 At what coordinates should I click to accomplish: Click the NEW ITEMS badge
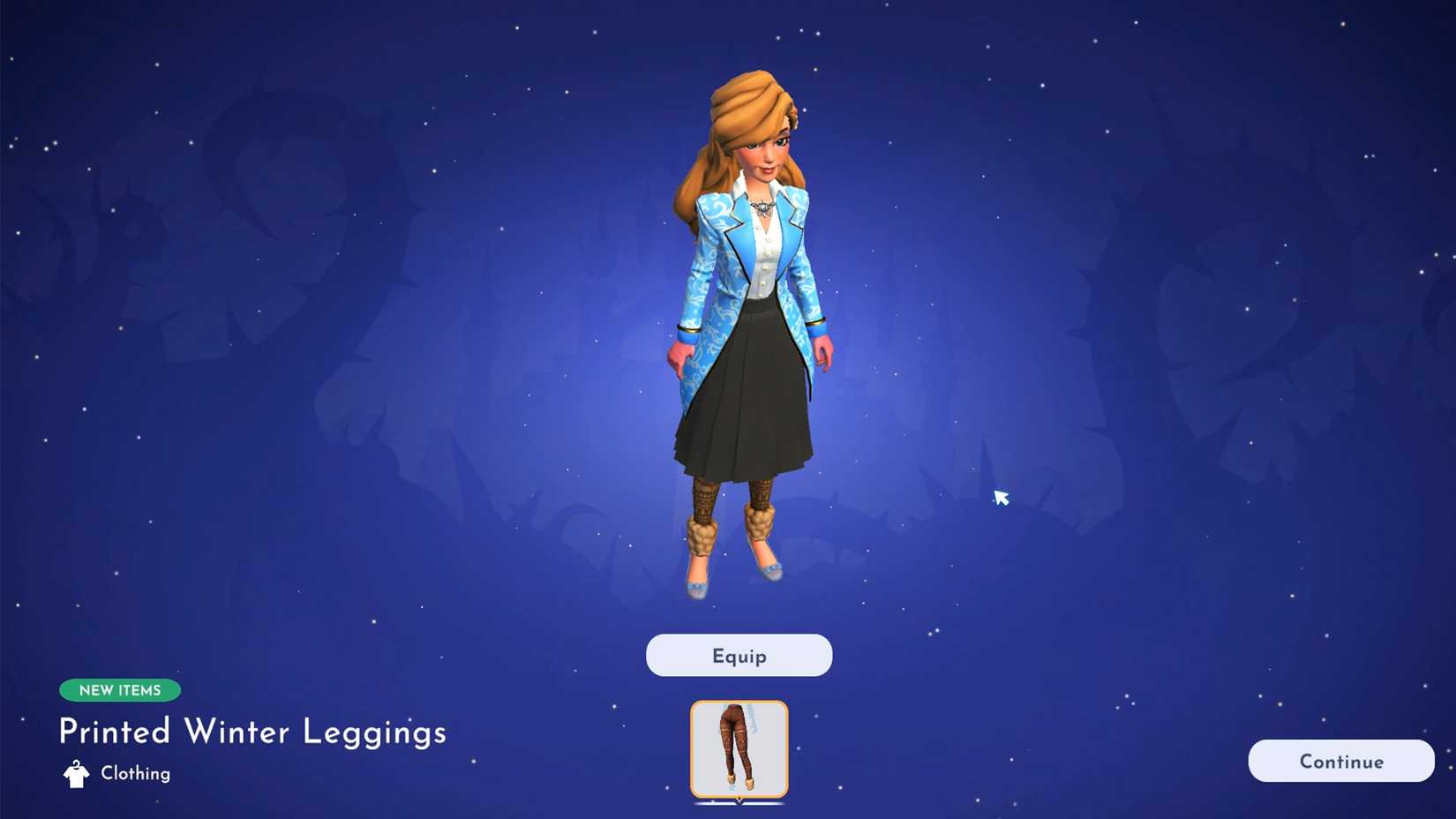coord(120,690)
